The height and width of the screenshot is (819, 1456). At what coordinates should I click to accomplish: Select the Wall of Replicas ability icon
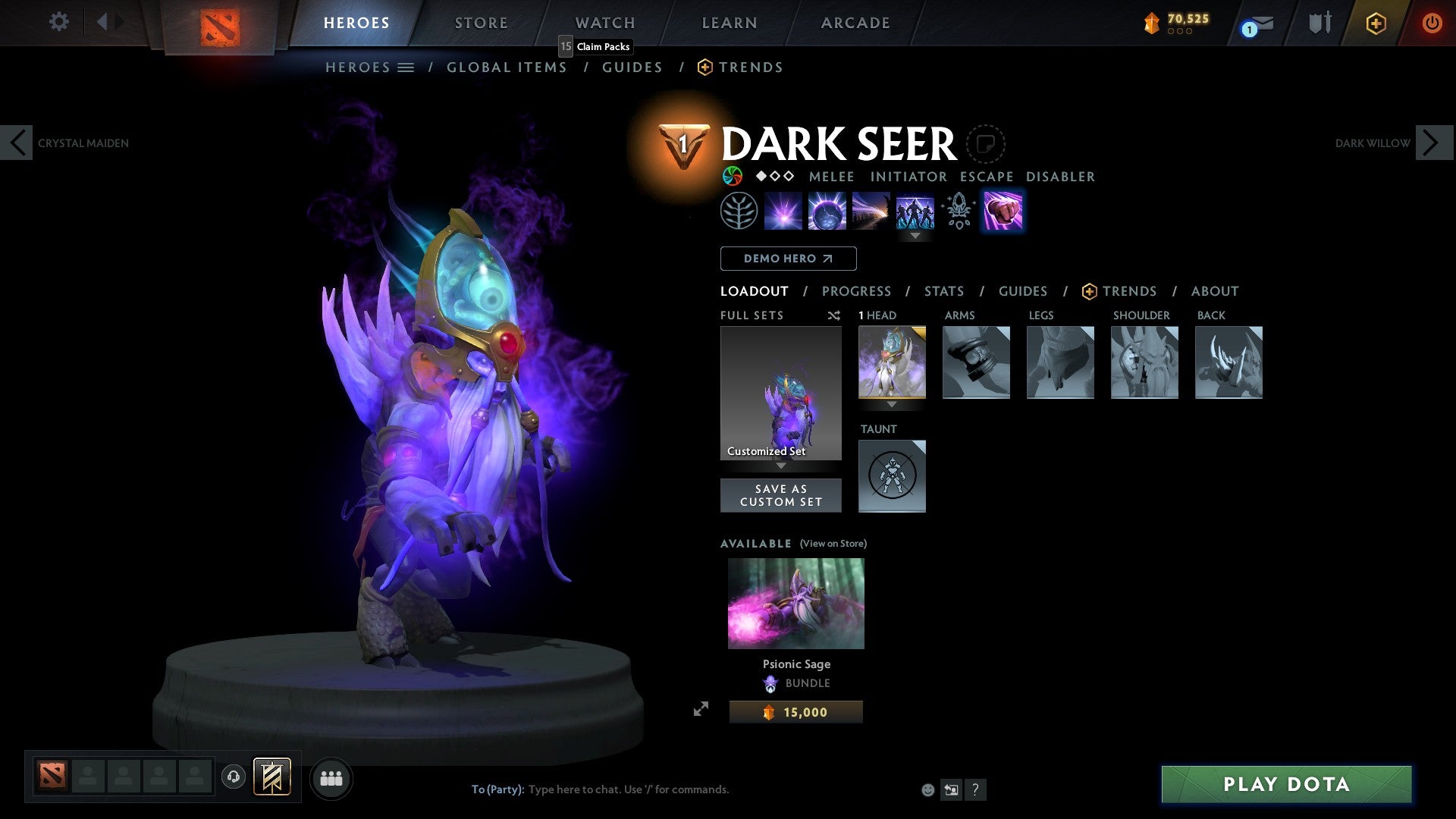[915, 211]
